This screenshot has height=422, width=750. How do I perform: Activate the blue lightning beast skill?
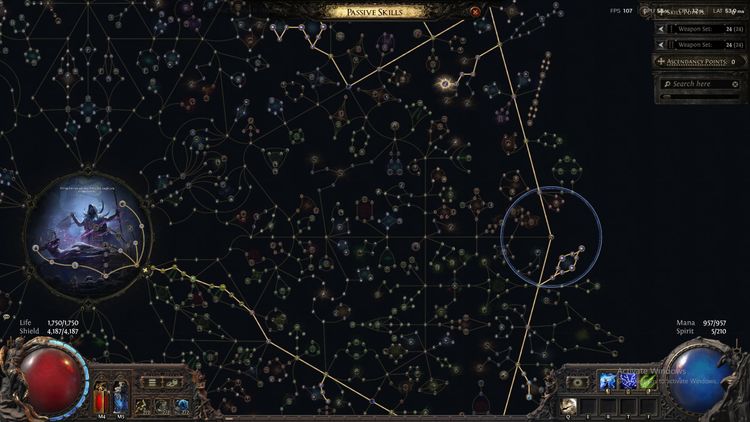click(x=605, y=381)
